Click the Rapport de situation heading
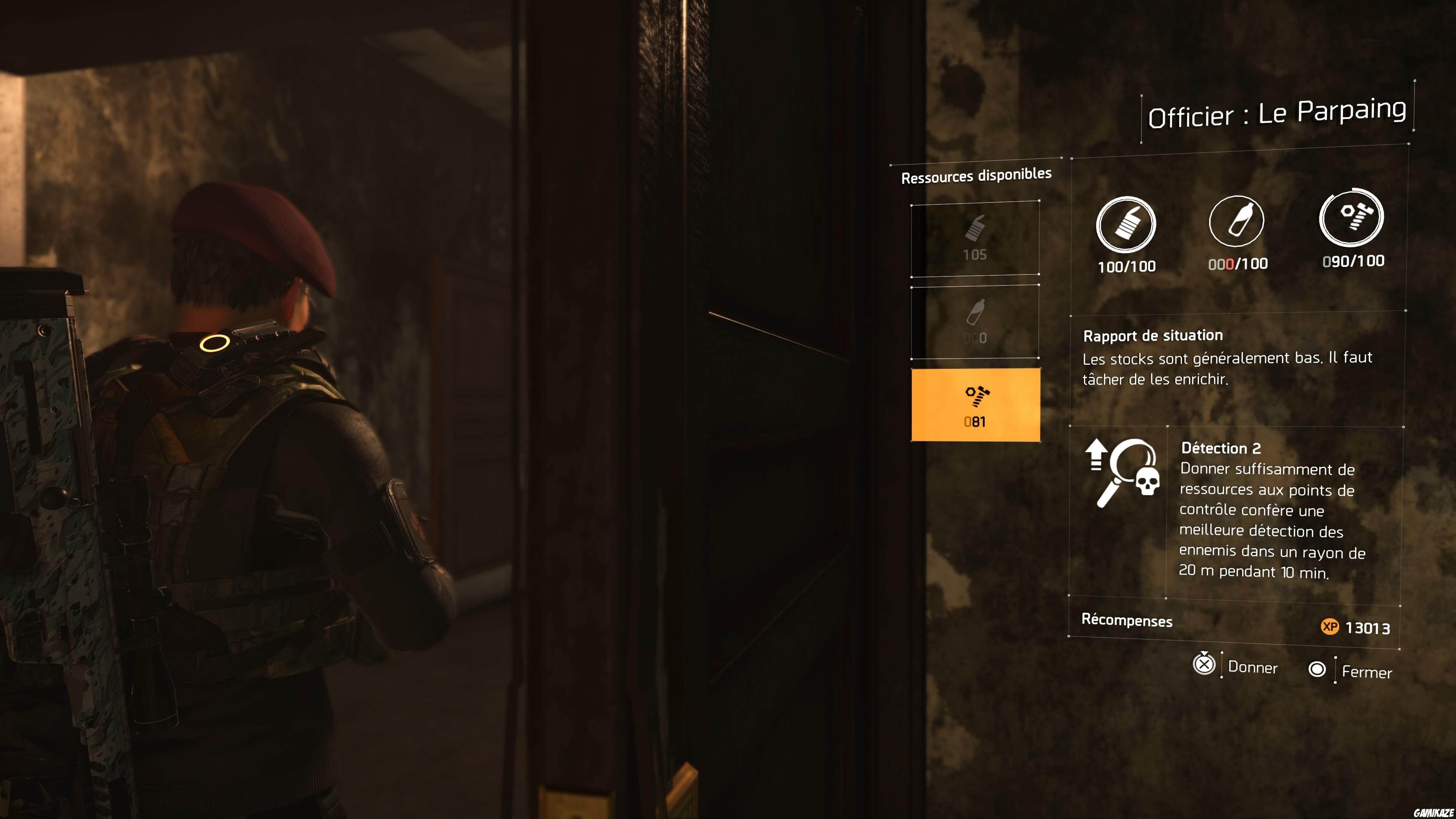This screenshot has height=819, width=1456. click(x=1153, y=335)
